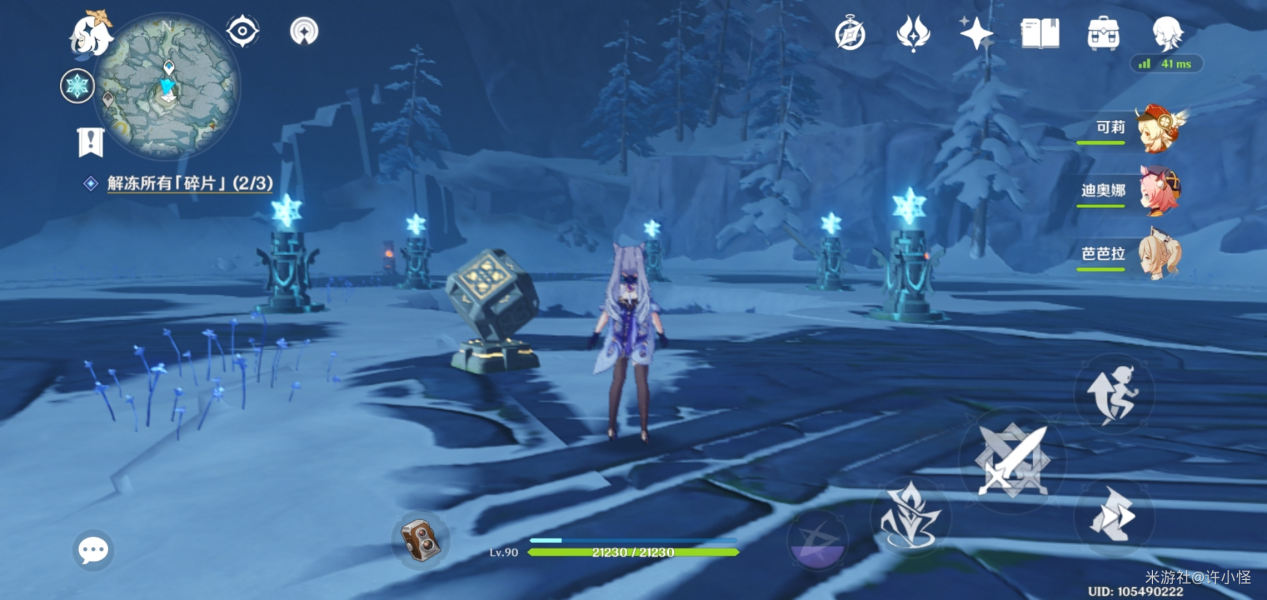Open the compass events icon
The image size is (1267, 600).
click(850, 35)
